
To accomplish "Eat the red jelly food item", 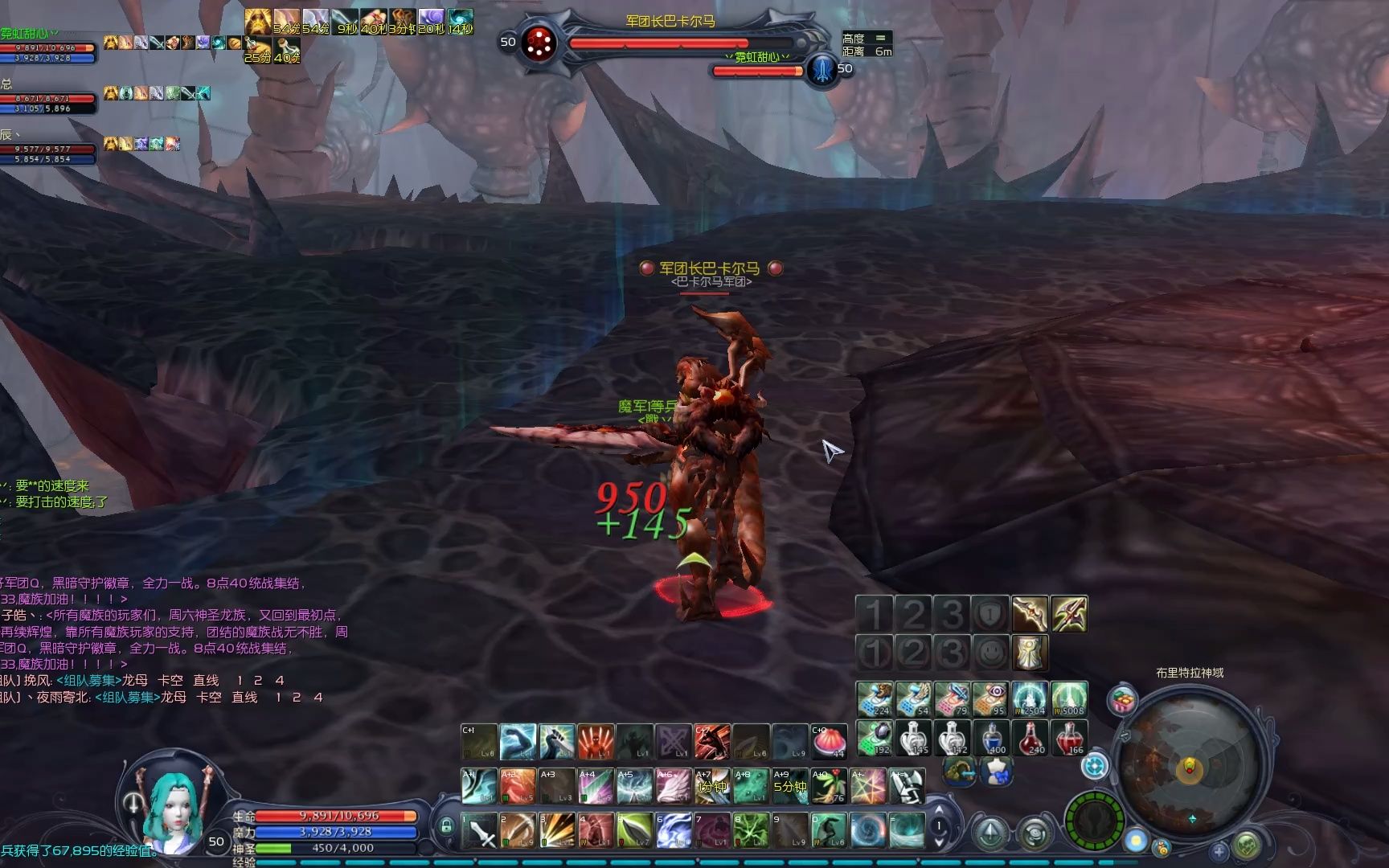I will (x=828, y=742).
